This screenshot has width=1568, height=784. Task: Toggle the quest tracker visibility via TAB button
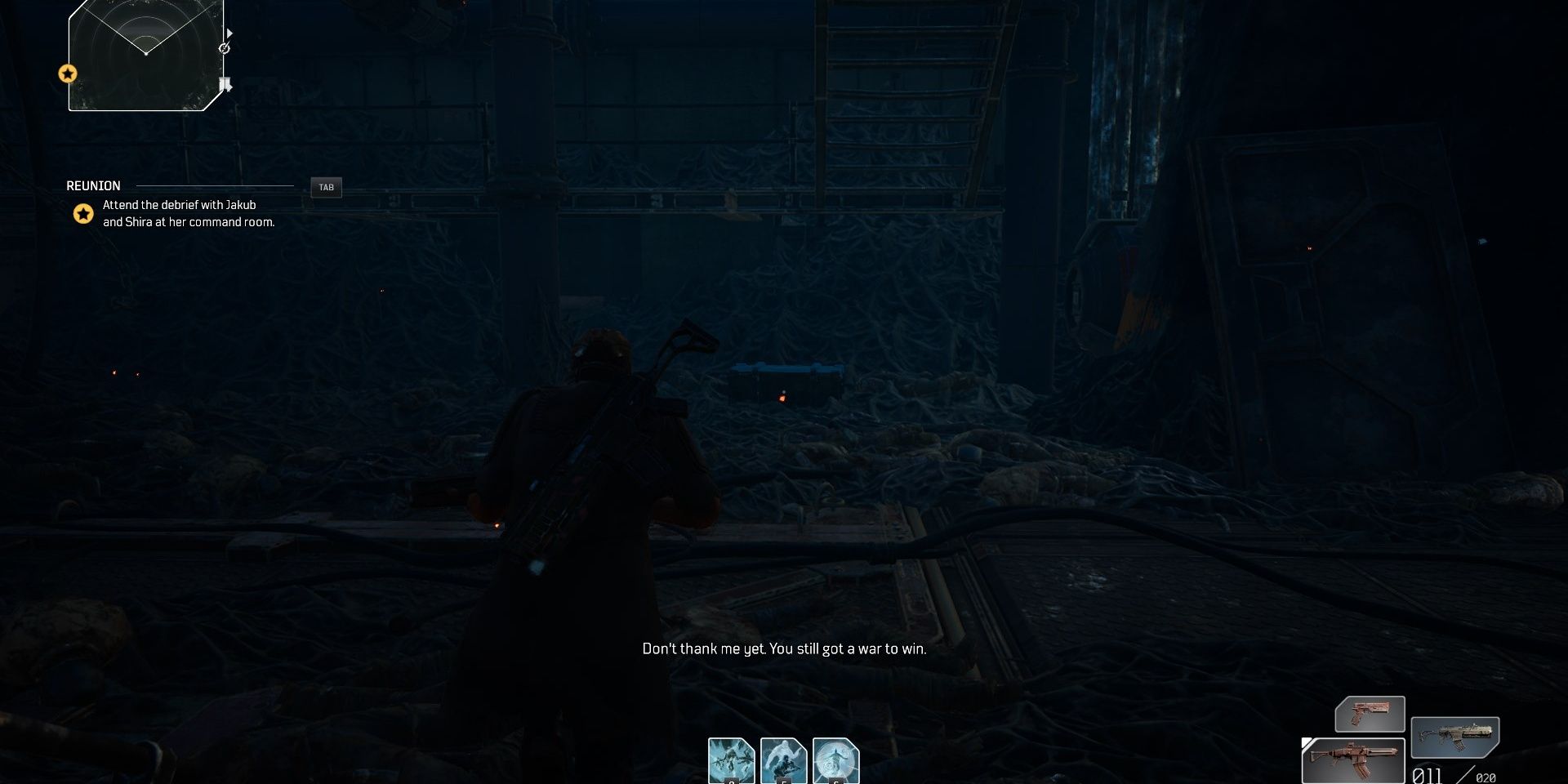[x=327, y=187]
